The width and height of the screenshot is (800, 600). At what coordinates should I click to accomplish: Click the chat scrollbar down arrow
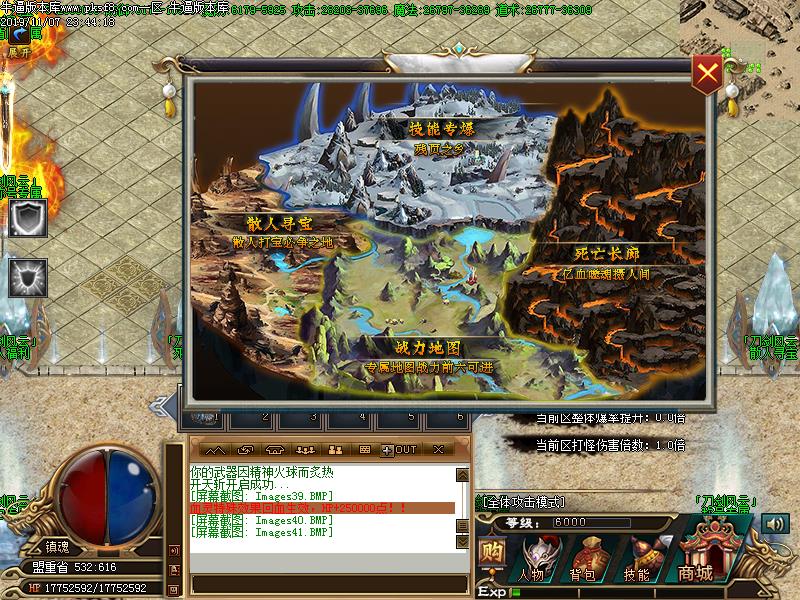(462, 541)
